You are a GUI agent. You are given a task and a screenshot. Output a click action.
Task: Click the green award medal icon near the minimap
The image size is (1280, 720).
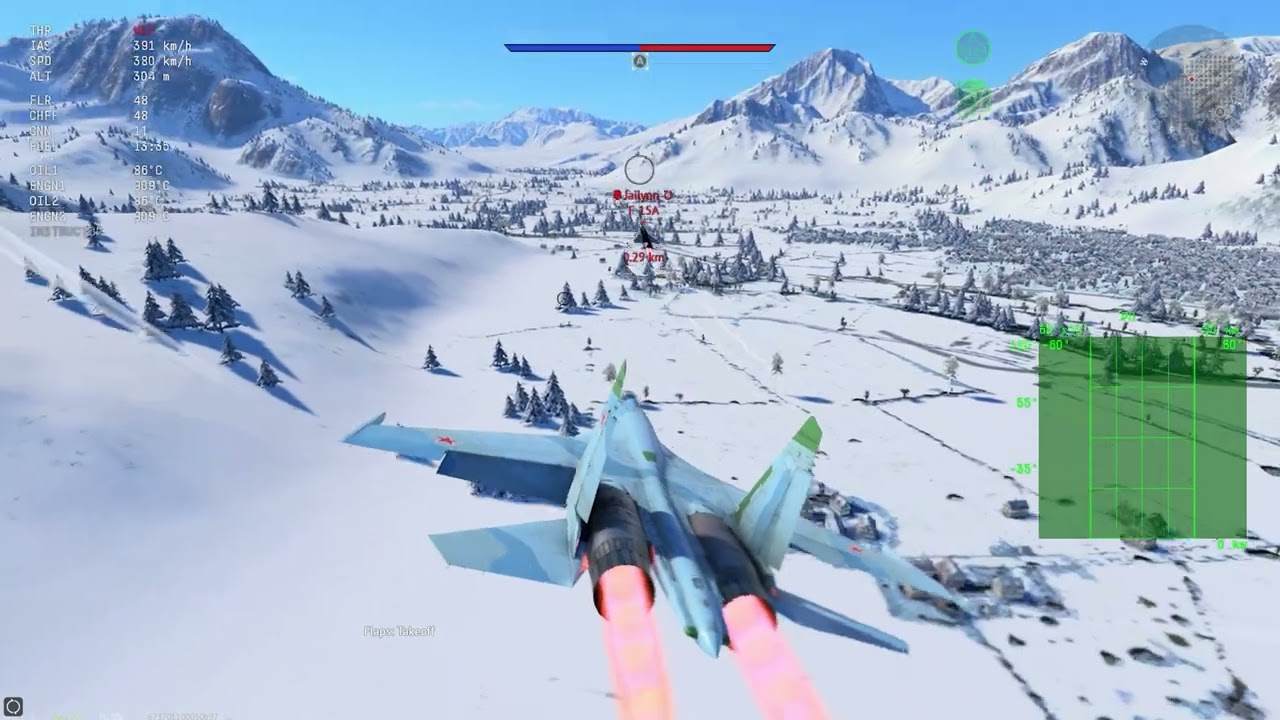pos(971,47)
